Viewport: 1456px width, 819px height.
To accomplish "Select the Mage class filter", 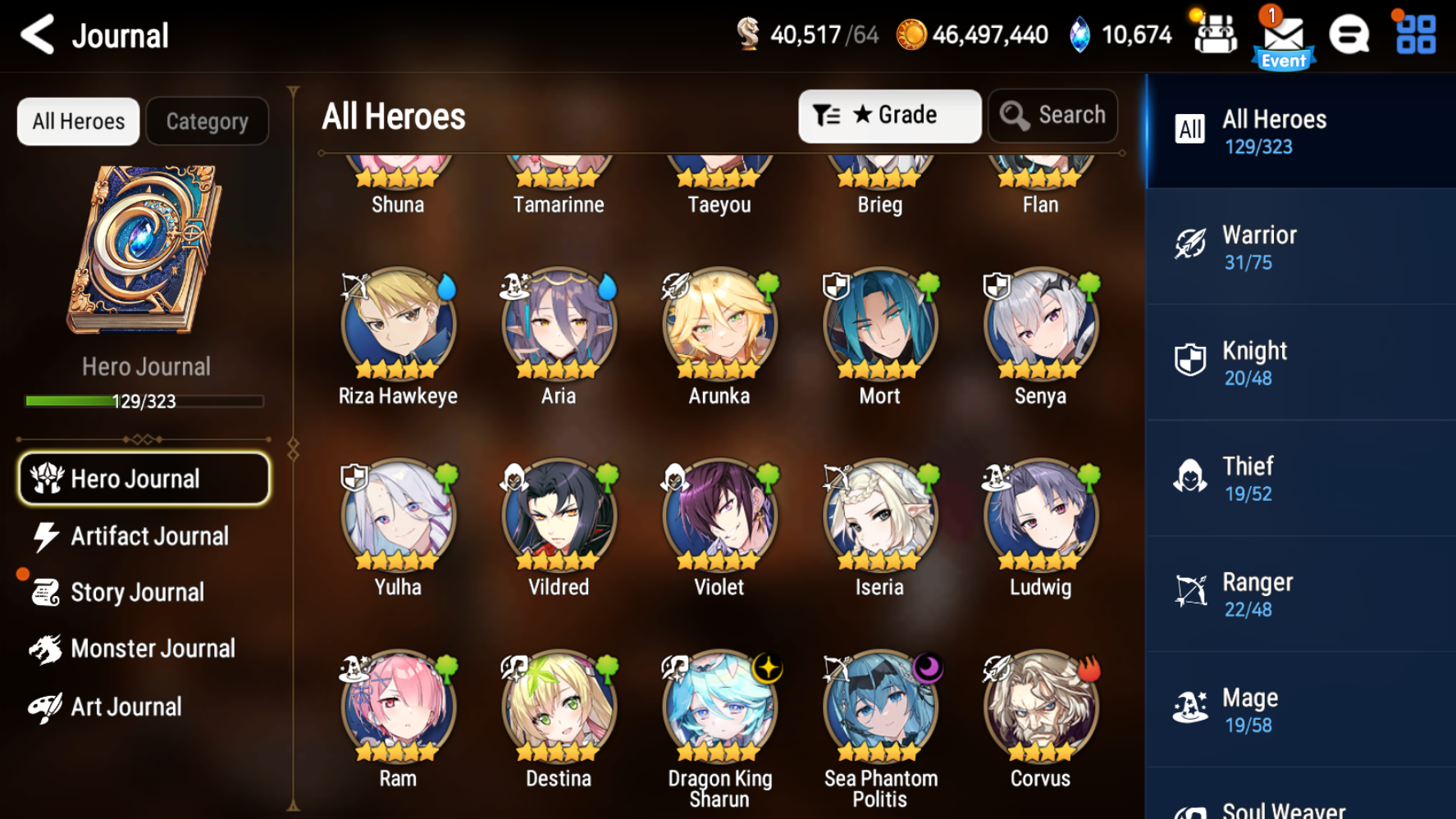I will pyautogui.click(x=1299, y=710).
